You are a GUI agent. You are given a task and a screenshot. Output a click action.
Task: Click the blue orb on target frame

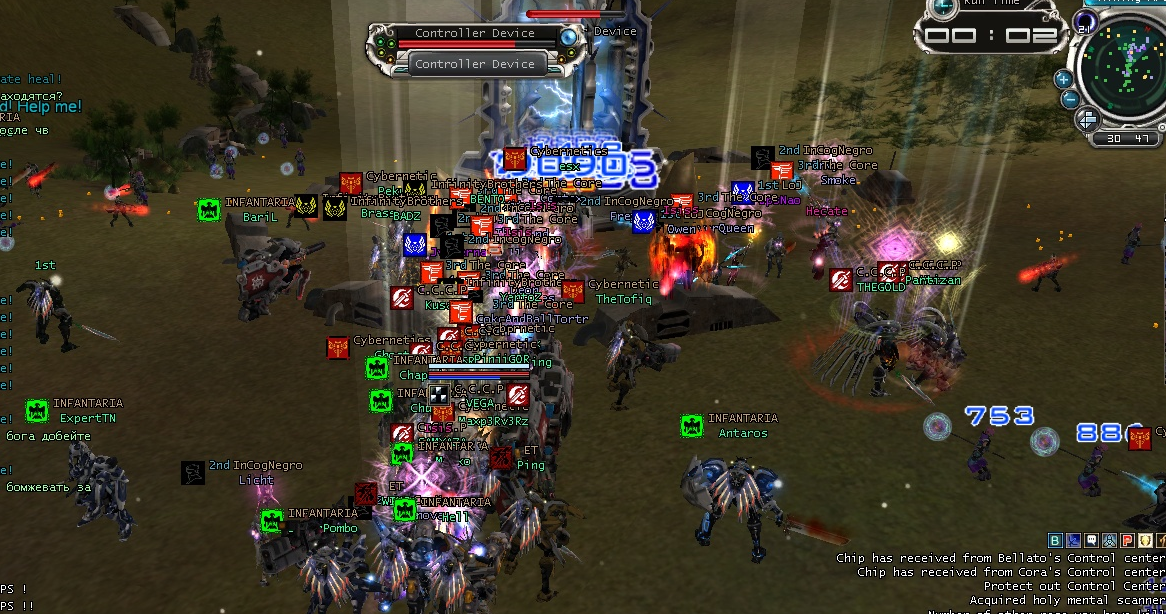(569, 38)
